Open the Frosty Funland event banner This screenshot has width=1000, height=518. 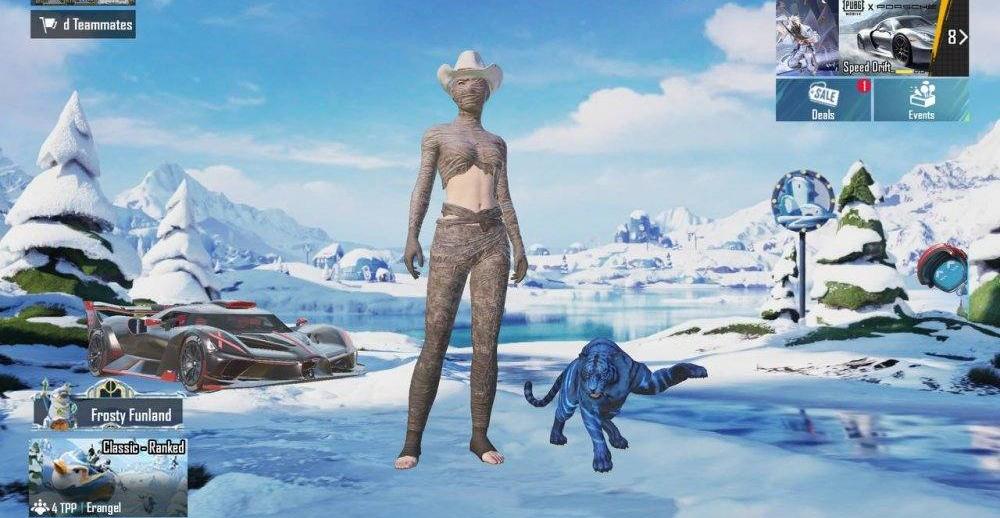tap(107, 411)
